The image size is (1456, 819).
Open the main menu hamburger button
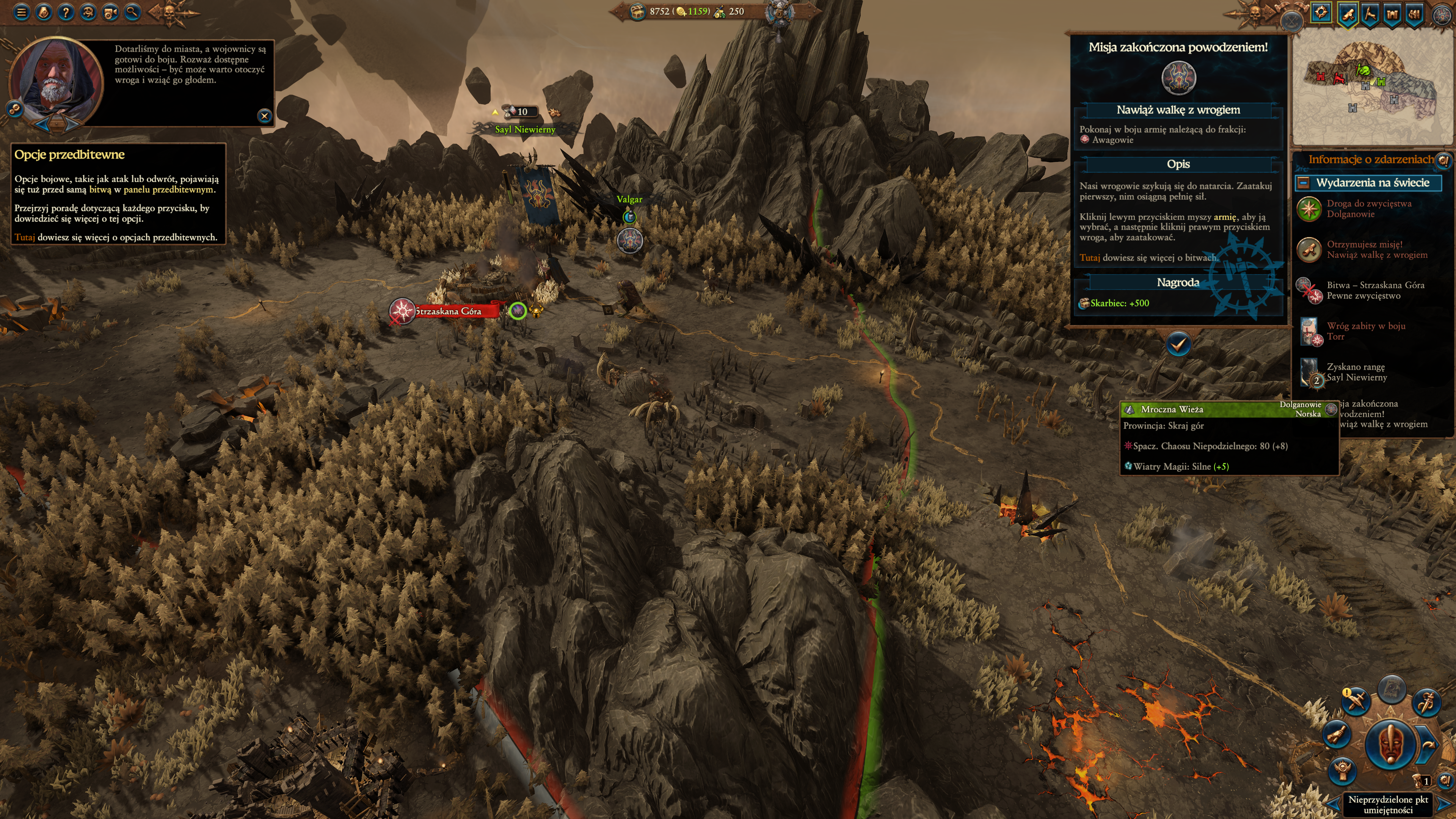[x=22, y=12]
